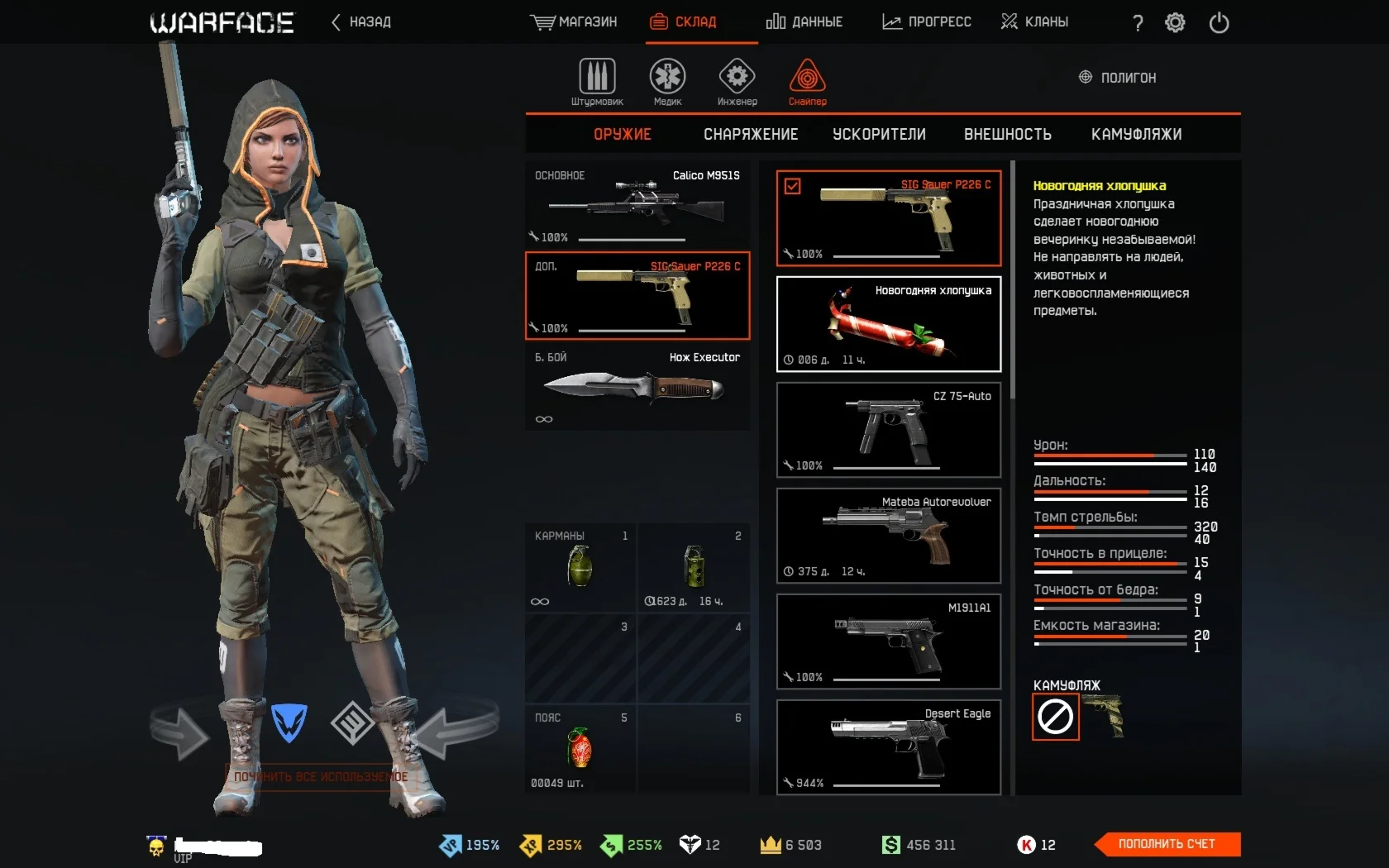
Task: Select the Инженер class
Action: click(x=737, y=83)
